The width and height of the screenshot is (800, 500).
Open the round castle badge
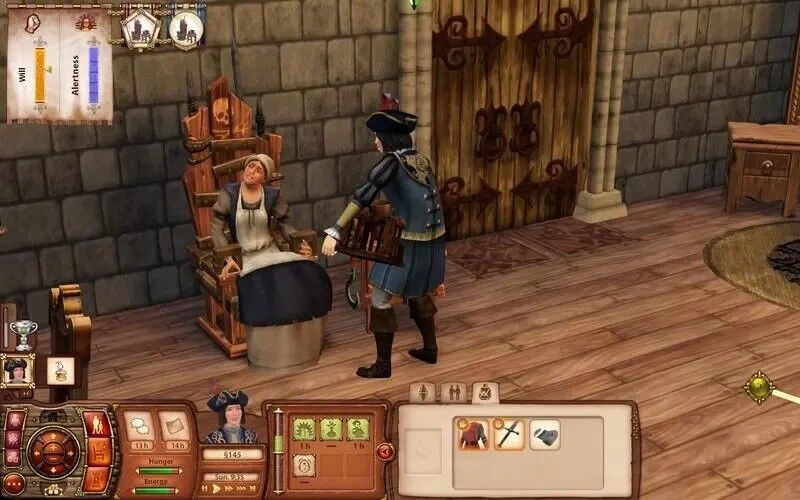click(x=185, y=29)
